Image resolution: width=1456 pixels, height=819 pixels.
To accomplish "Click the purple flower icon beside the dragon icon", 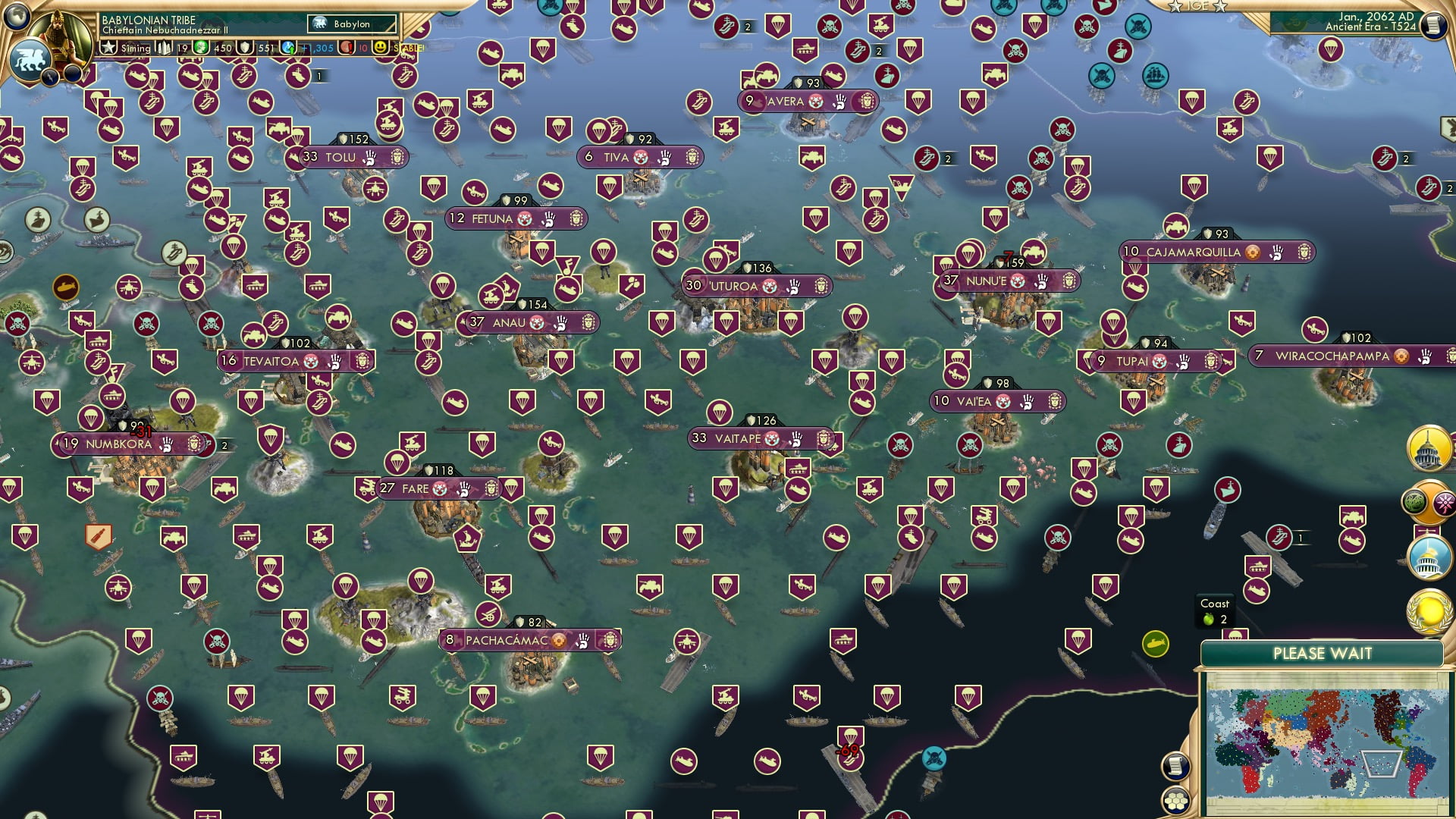I will click(x=1444, y=501).
